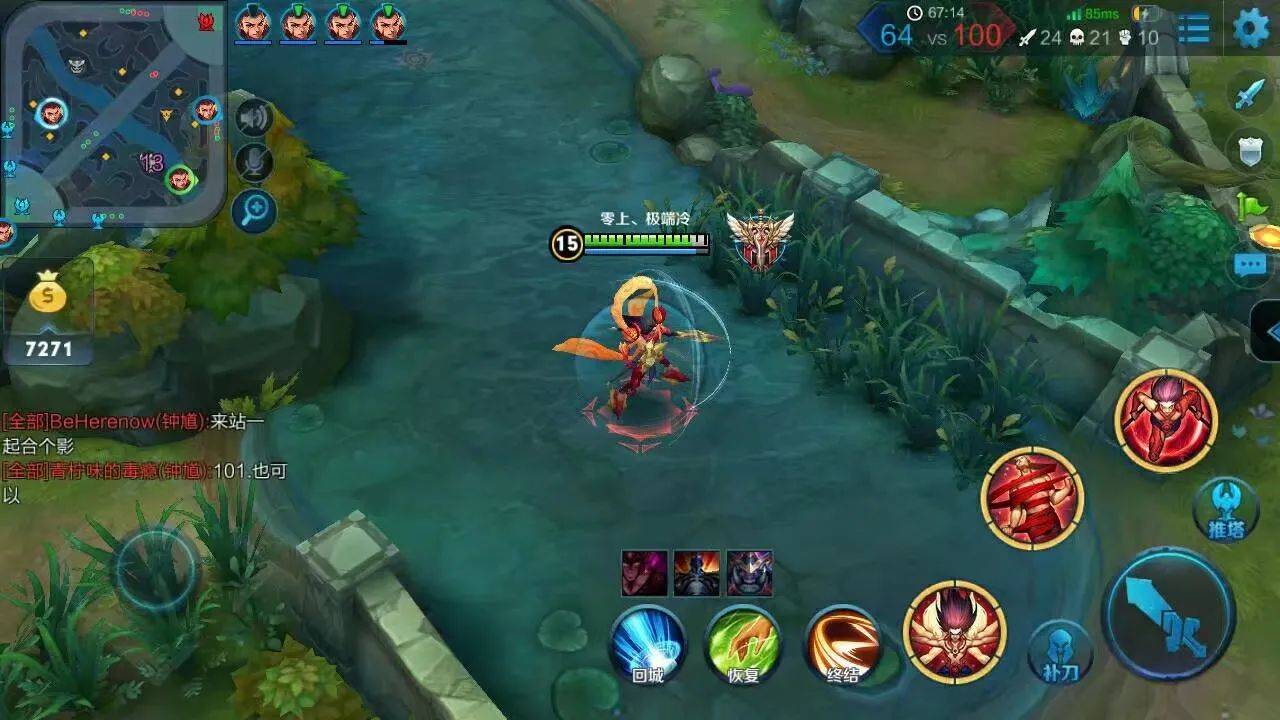Send the green flag gather signal

tap(1253, 207)
